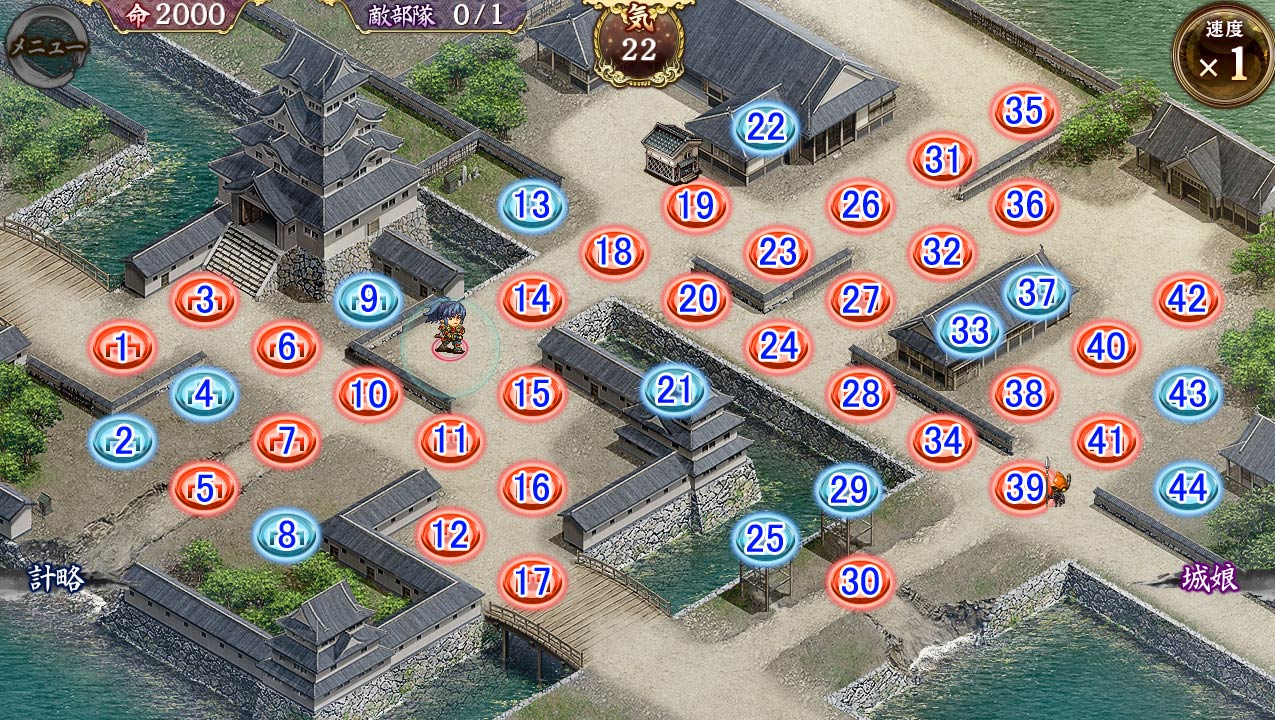1275x720 pixels.
Task: Toggle the 速度 ×1 speed button
Action: 1223,55
